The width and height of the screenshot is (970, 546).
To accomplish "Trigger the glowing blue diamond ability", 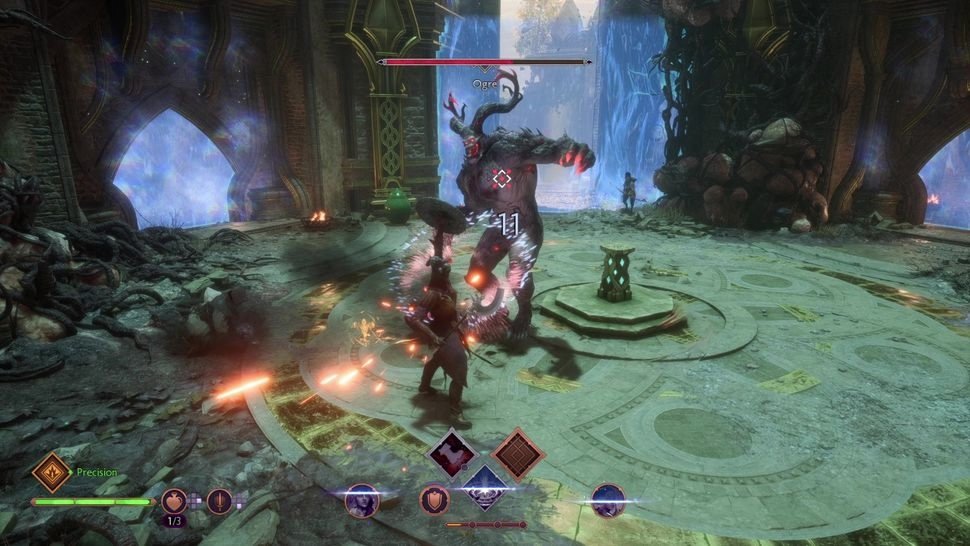I will (485, 487).
